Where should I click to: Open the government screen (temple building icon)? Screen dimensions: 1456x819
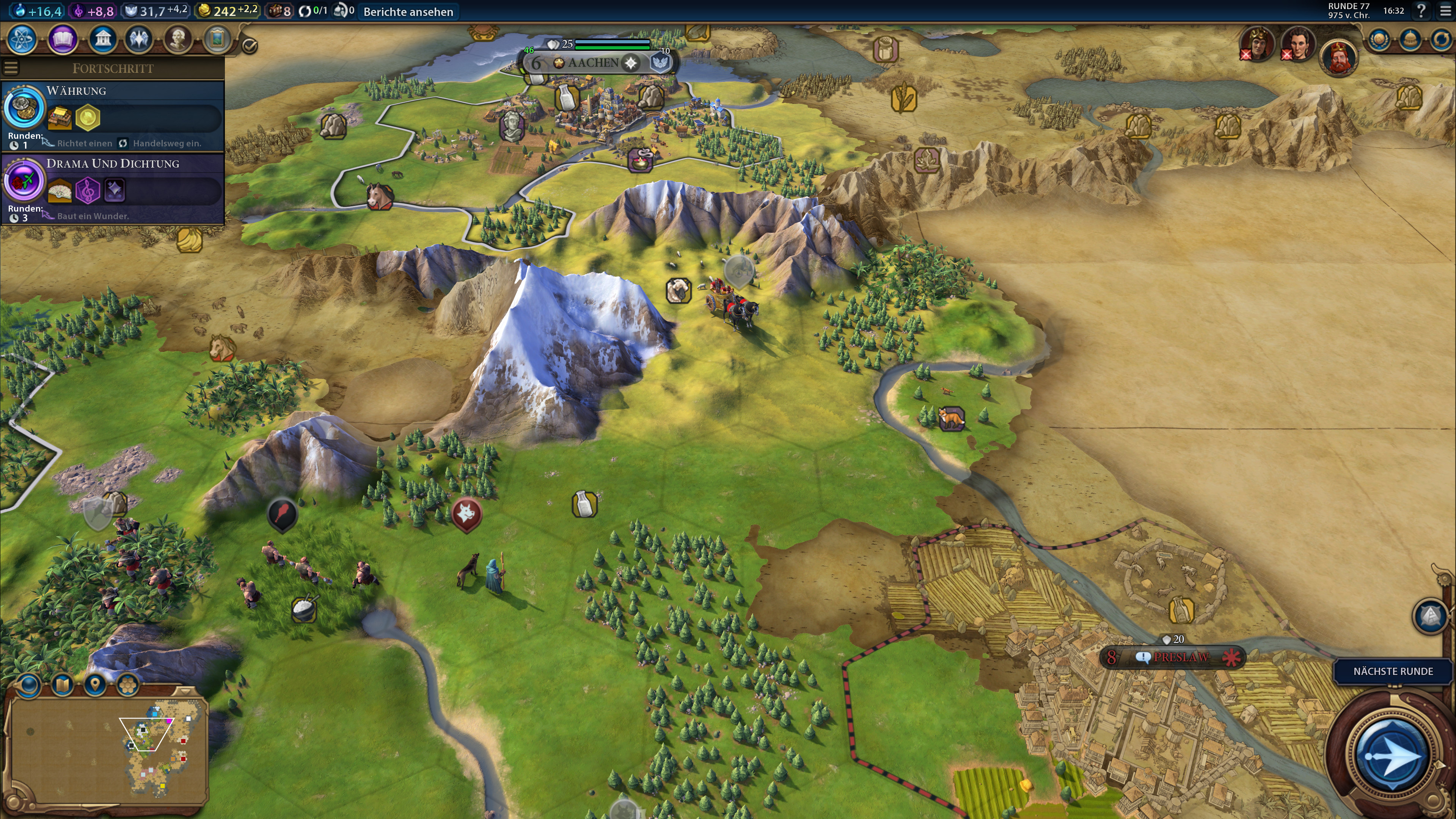click(102, 39)
